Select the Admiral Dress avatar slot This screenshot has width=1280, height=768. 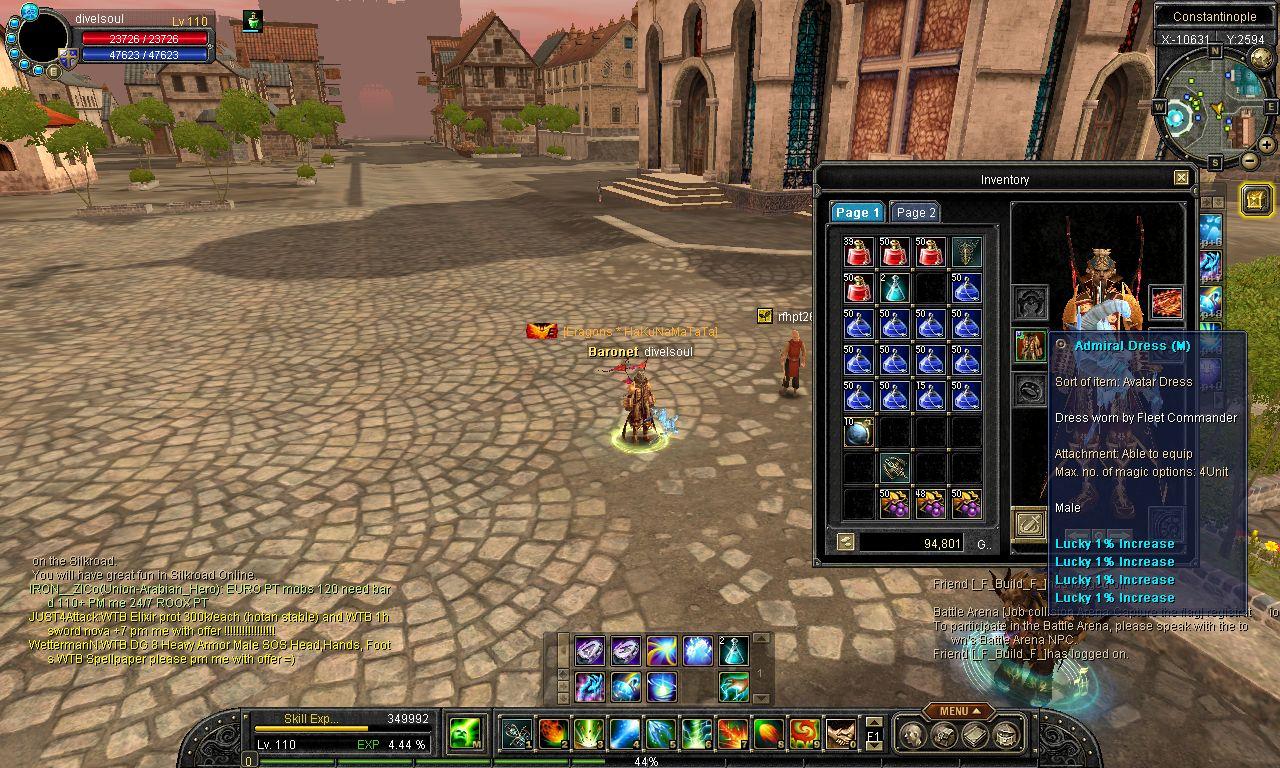click(x=1029, y=346)
